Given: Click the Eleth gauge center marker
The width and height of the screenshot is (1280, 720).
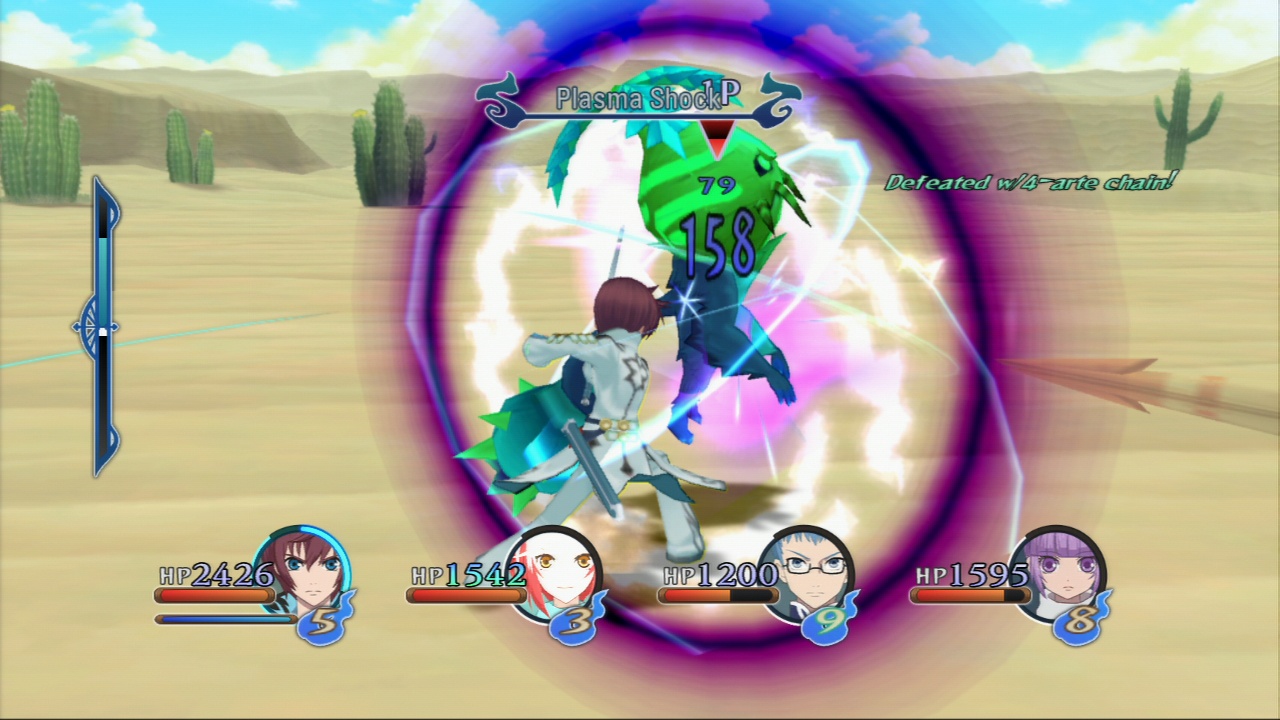Looking at the screenshot, I should pyautogui.click(x=93, y=327).
